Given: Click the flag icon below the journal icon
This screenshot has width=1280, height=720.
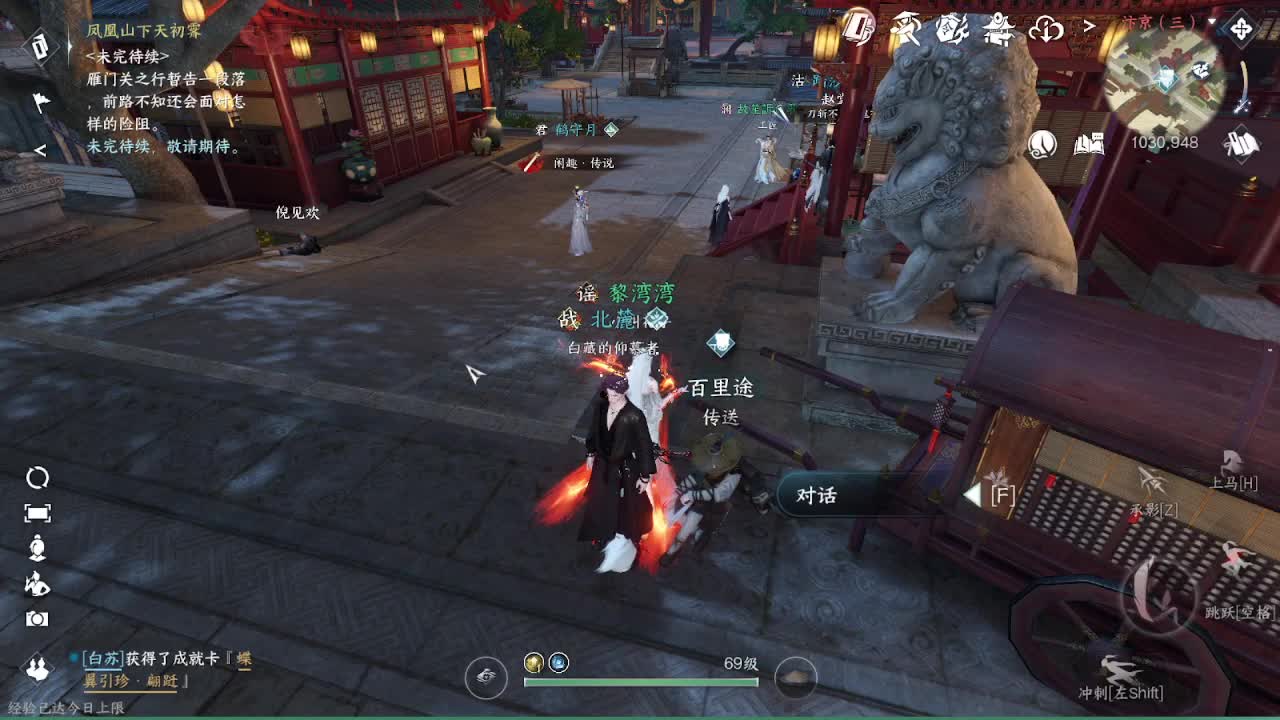Looking at the screenshot, I should [40, 101].
